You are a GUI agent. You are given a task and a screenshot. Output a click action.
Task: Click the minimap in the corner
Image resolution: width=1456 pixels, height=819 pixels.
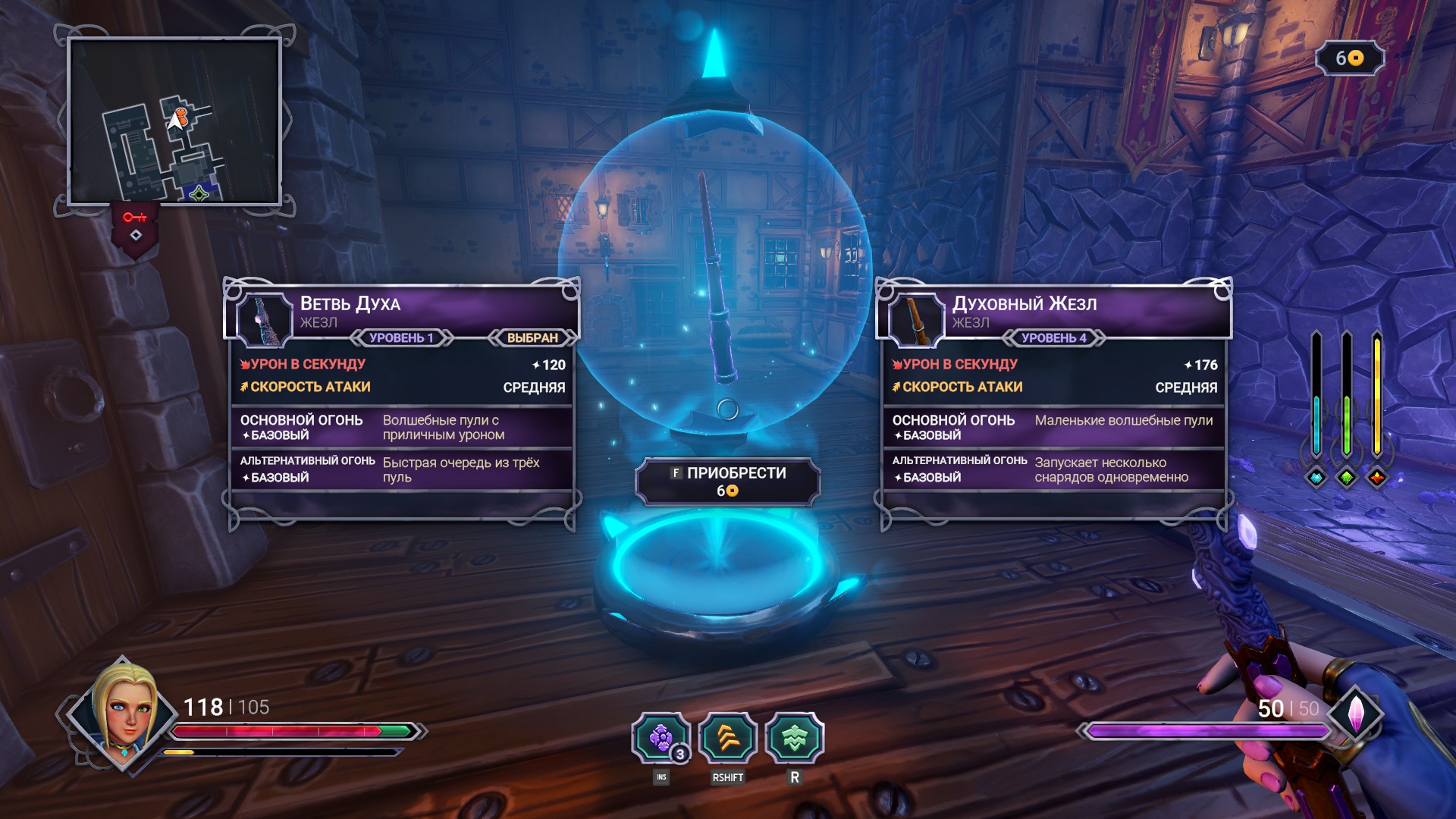[174, 121]
